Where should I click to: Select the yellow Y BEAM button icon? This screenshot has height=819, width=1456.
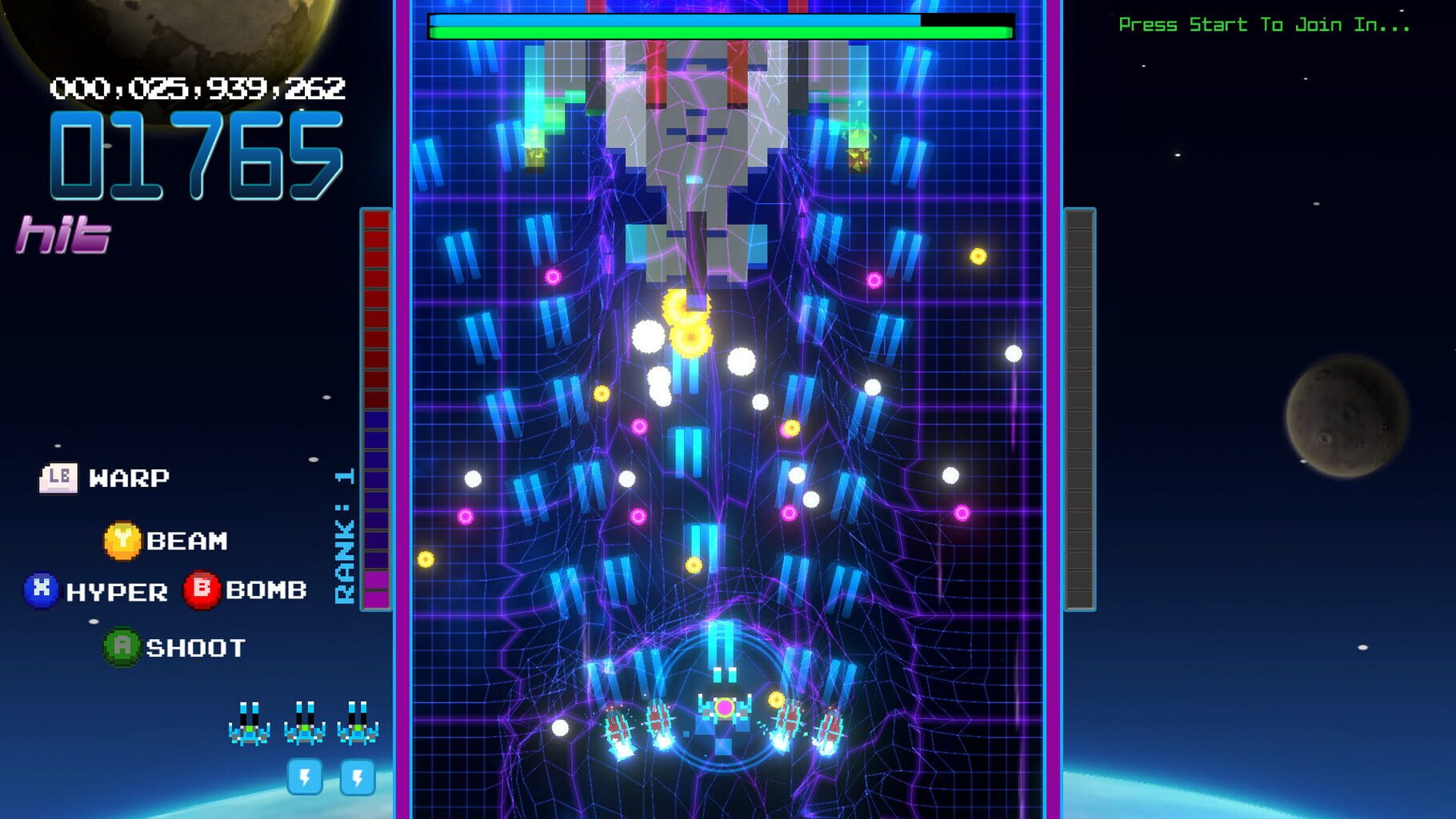coord(122,541)
